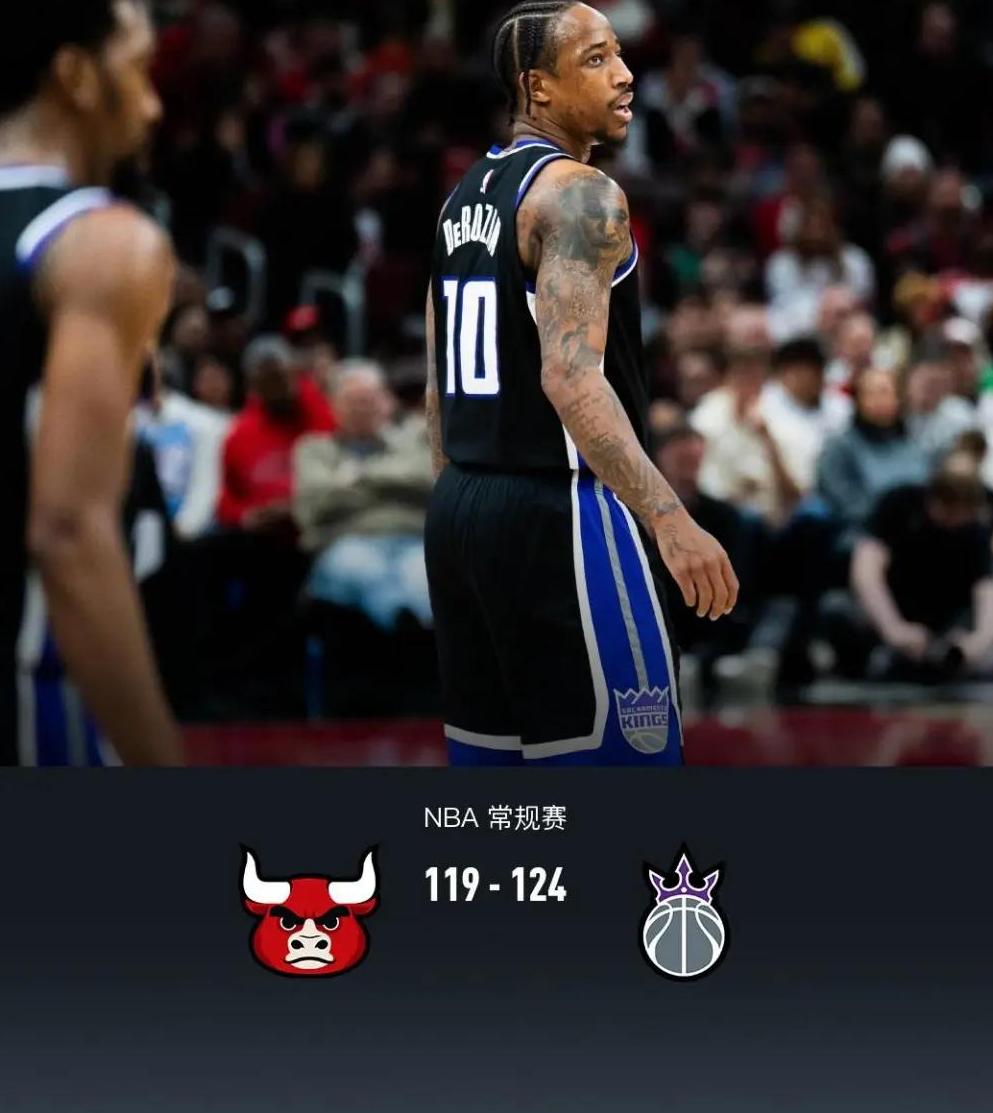
Task: Select the crowned basketball team logo
Action: pyautogui.click(x=684, y=914)
